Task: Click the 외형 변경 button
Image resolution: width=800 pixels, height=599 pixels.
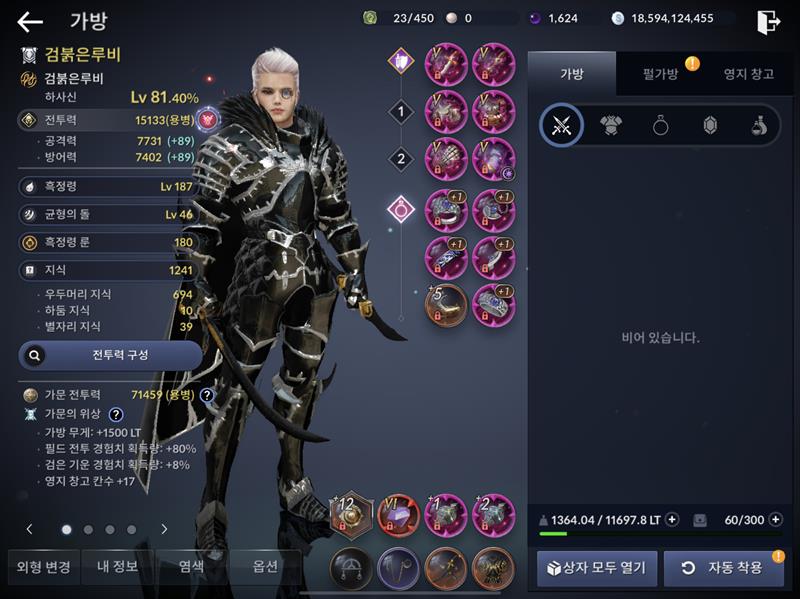Action: pos(44,567)
